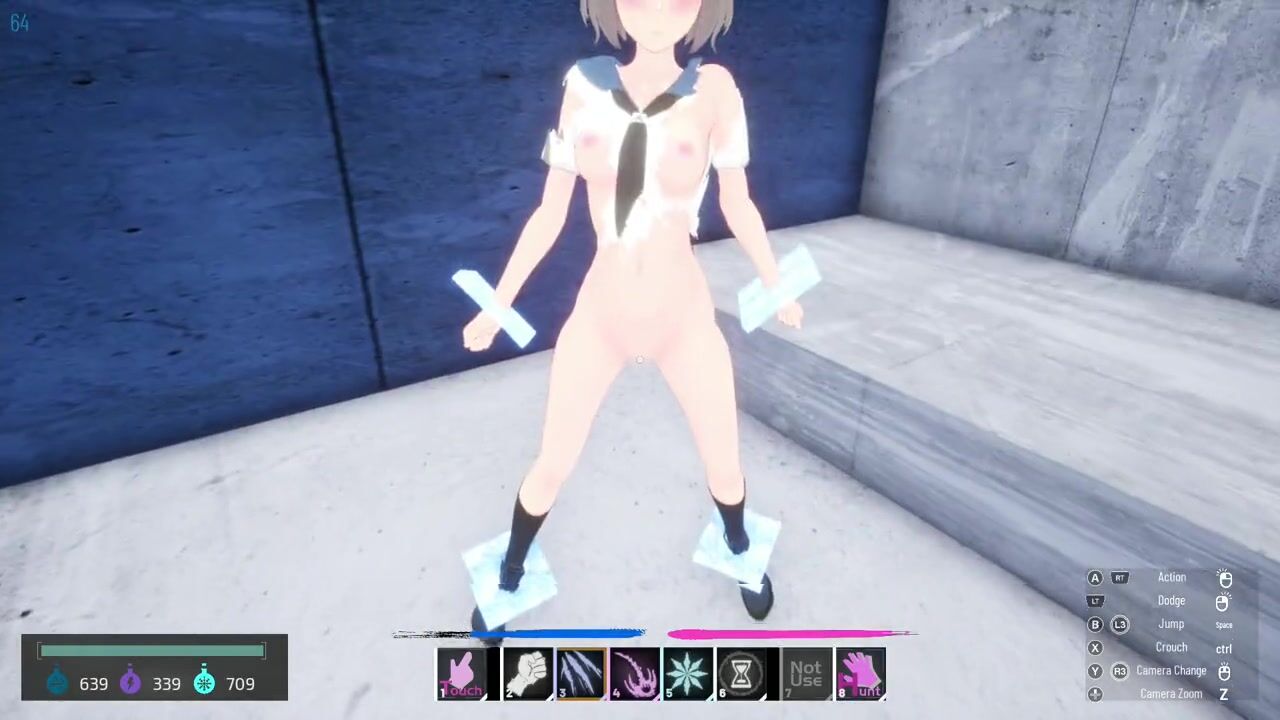Activate the ice snowflake skill
Screen dimensions: 1280x720
688,673
